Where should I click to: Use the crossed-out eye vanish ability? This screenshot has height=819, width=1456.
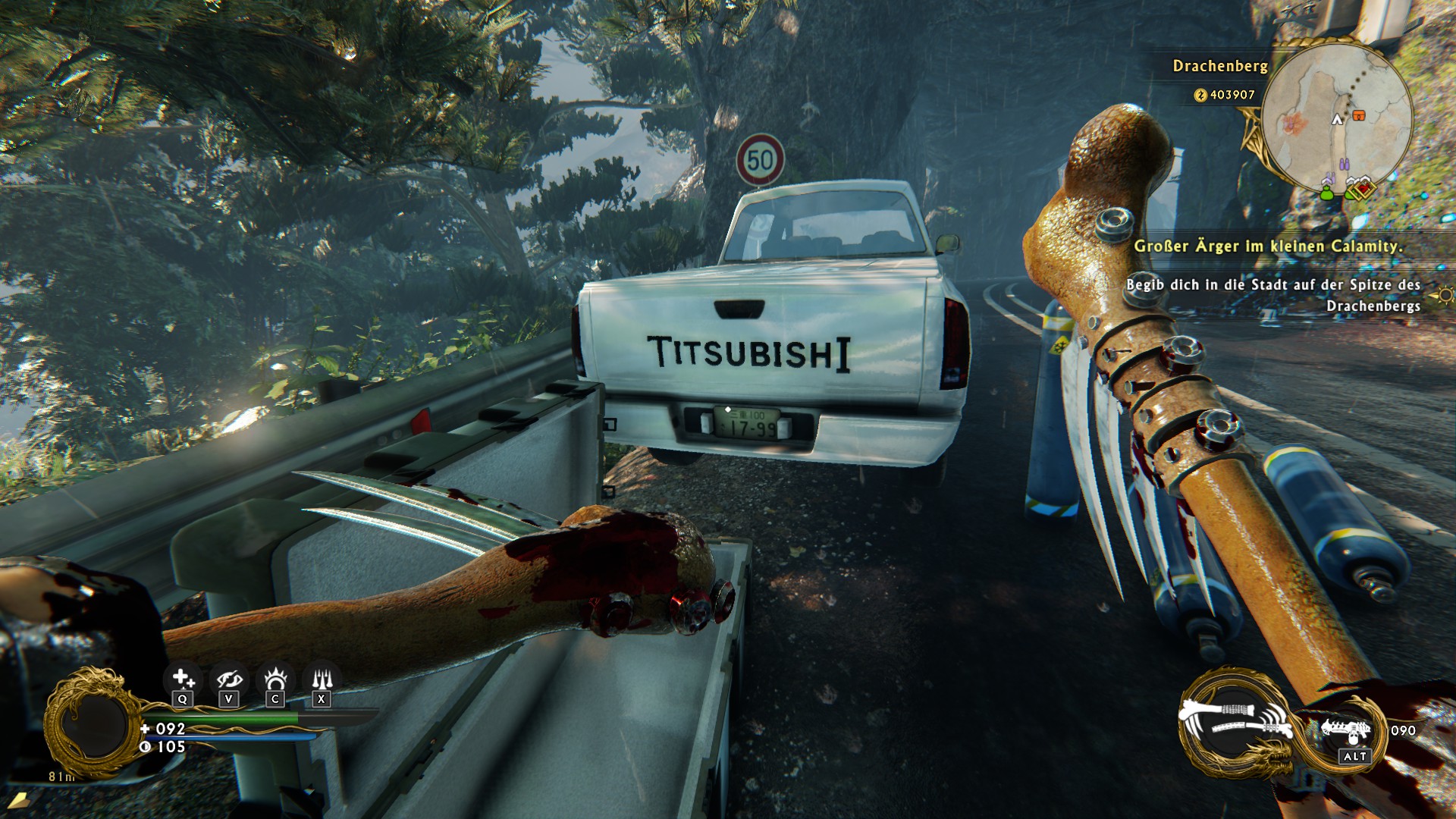click(x=229, y=678)
